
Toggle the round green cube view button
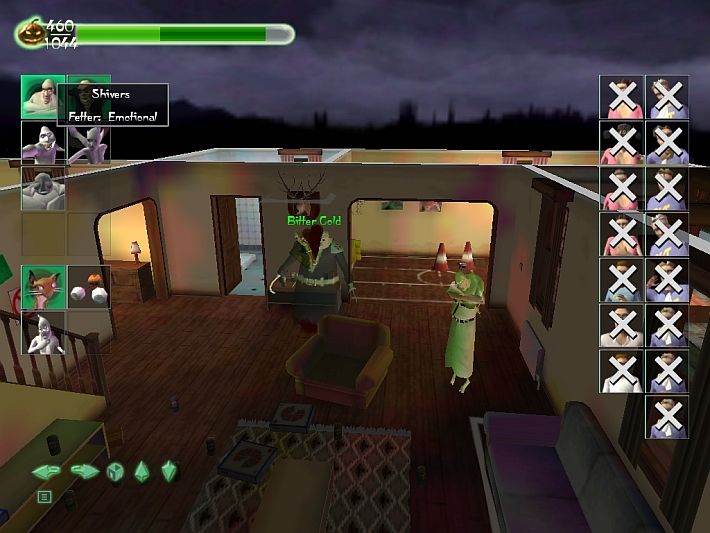(x=114, y=471)
